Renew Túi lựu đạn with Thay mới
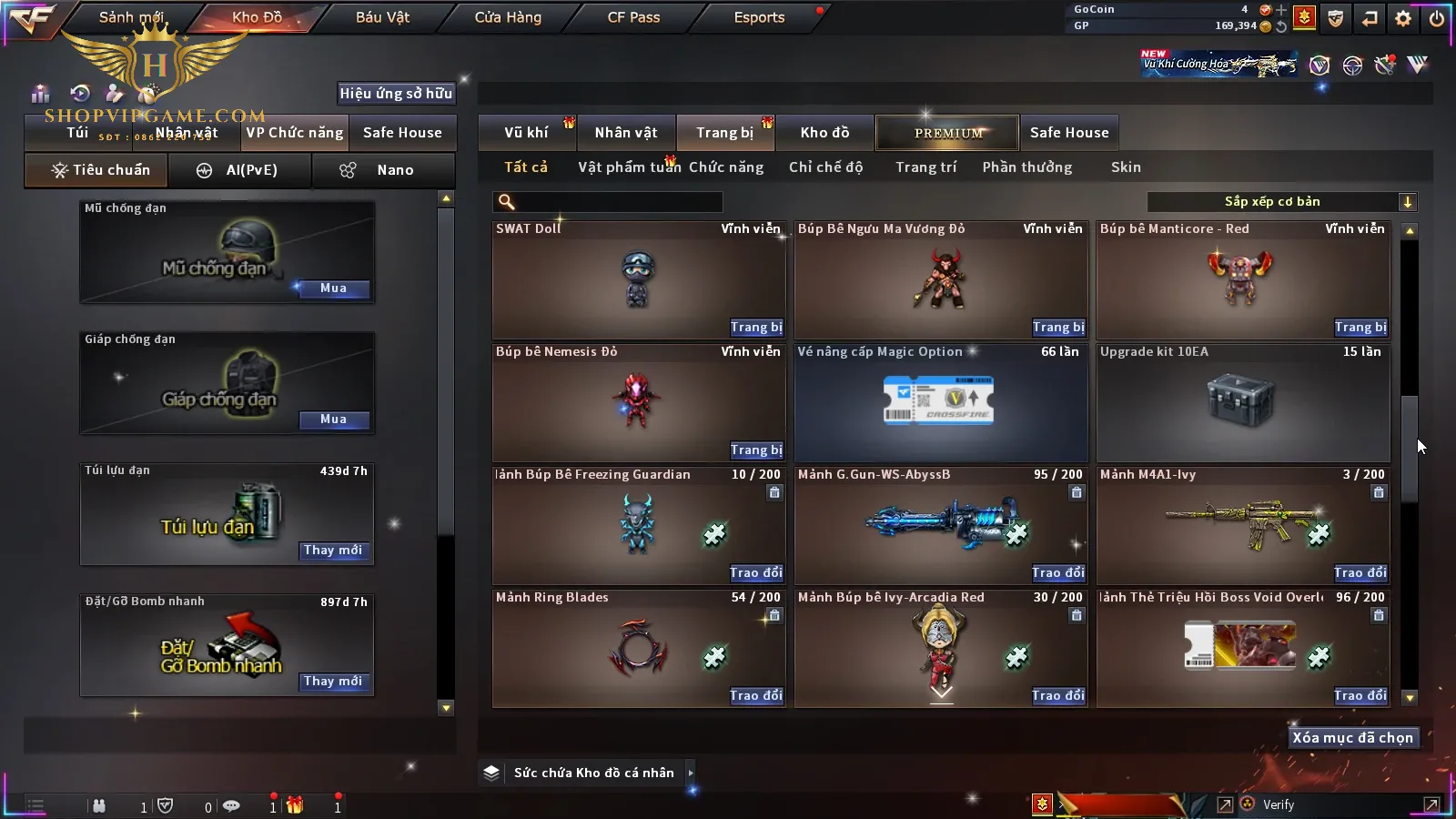 click(x=333, y=551)
